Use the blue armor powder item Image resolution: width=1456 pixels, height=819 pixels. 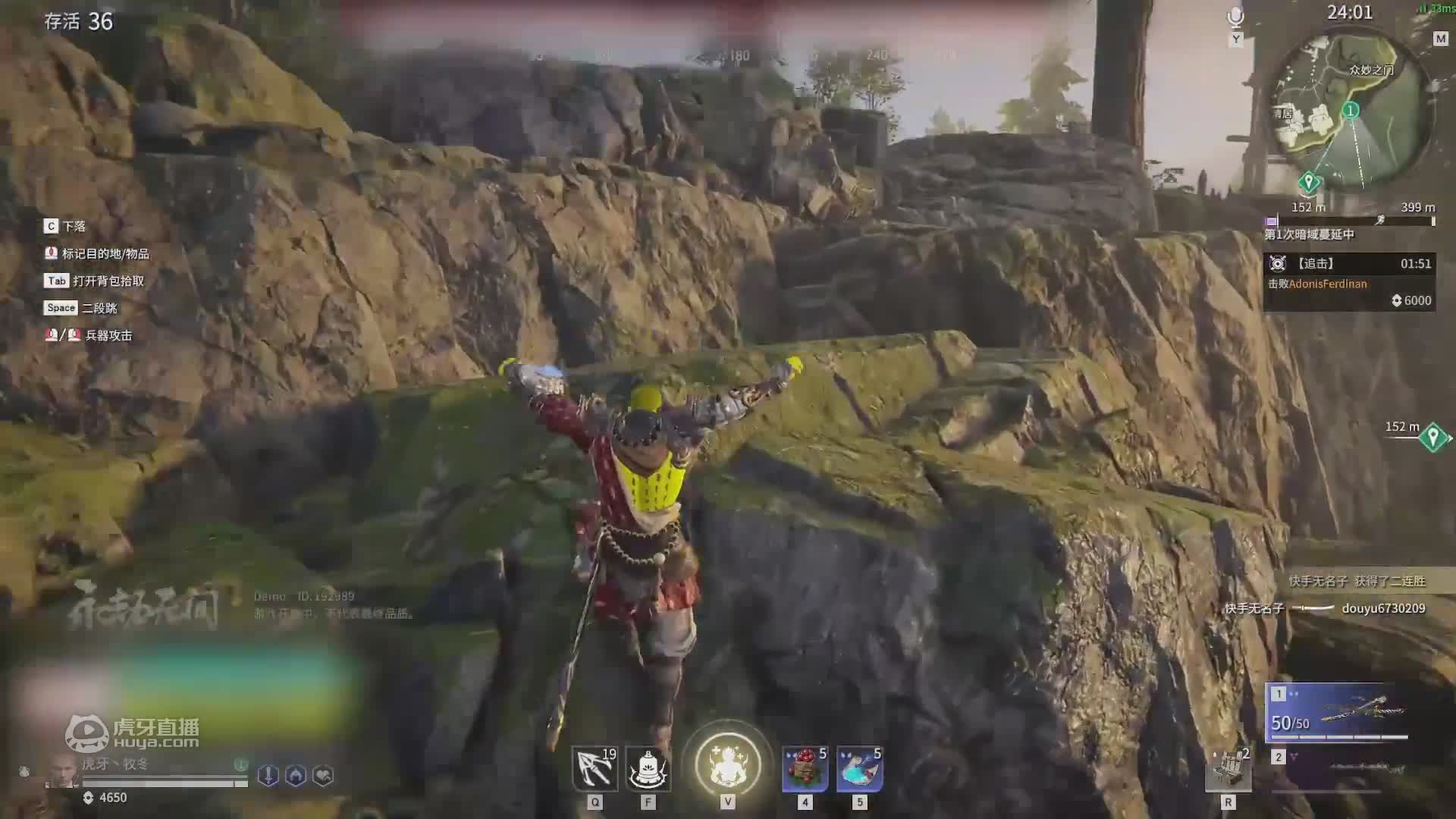pos(859,768)
